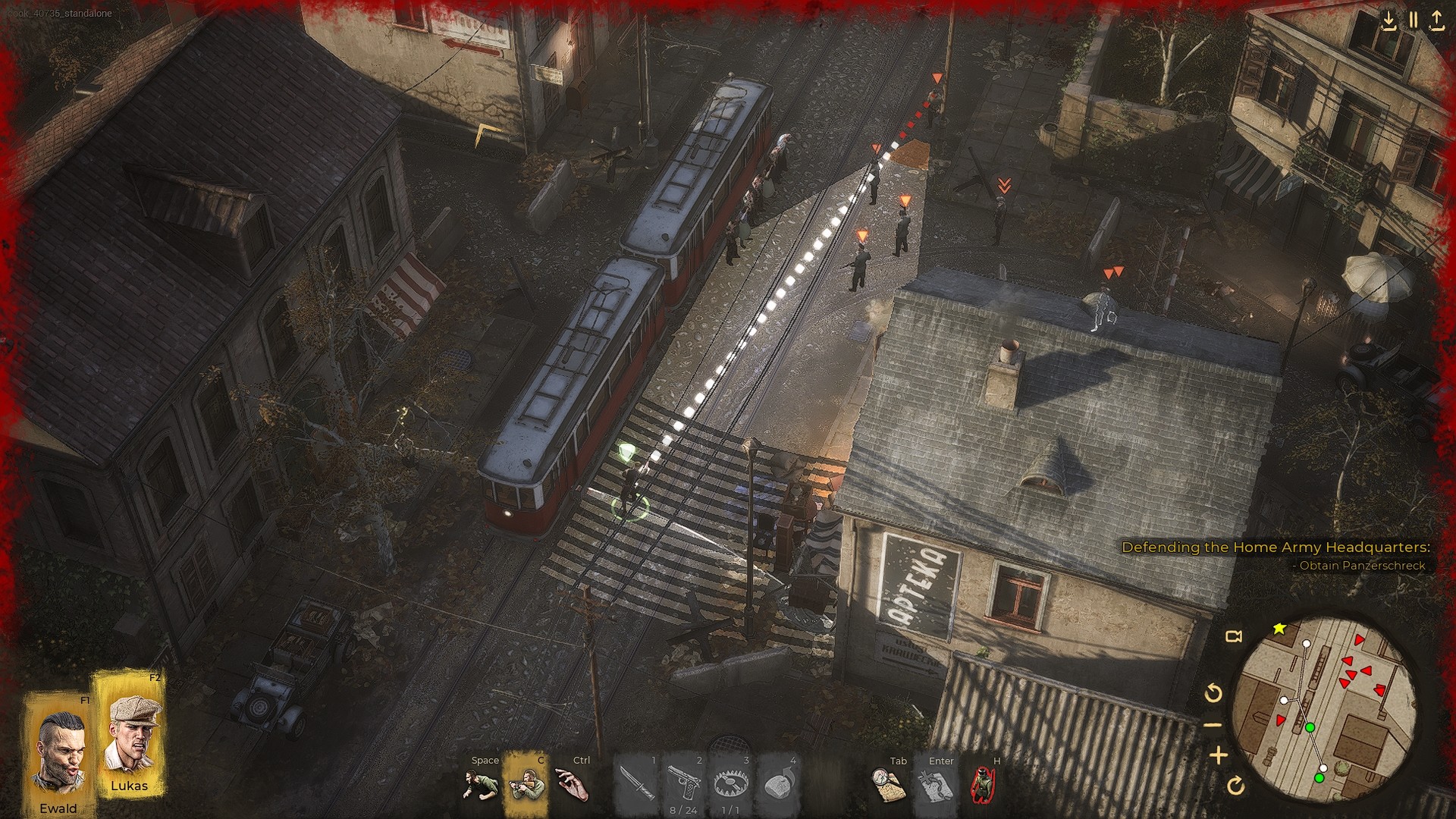The image size is (1456, 819).
Task: Activate the grab takedown hand action
Action: tap(572, 783)
